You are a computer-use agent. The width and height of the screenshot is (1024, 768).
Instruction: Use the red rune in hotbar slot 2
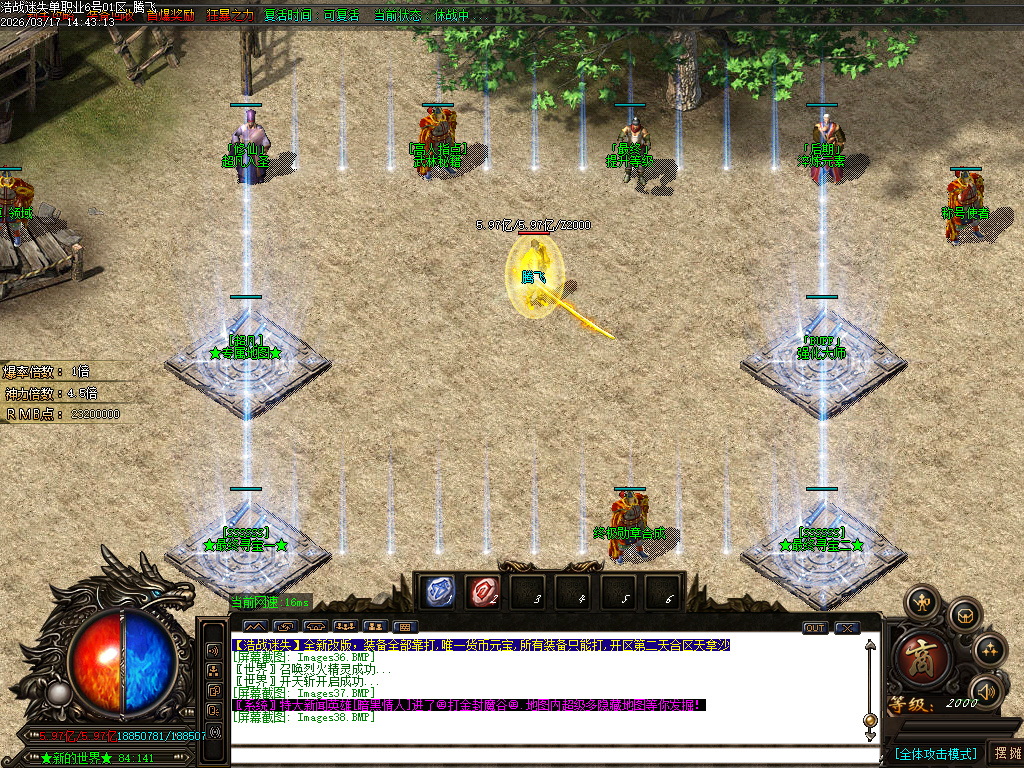pos(483,591)
